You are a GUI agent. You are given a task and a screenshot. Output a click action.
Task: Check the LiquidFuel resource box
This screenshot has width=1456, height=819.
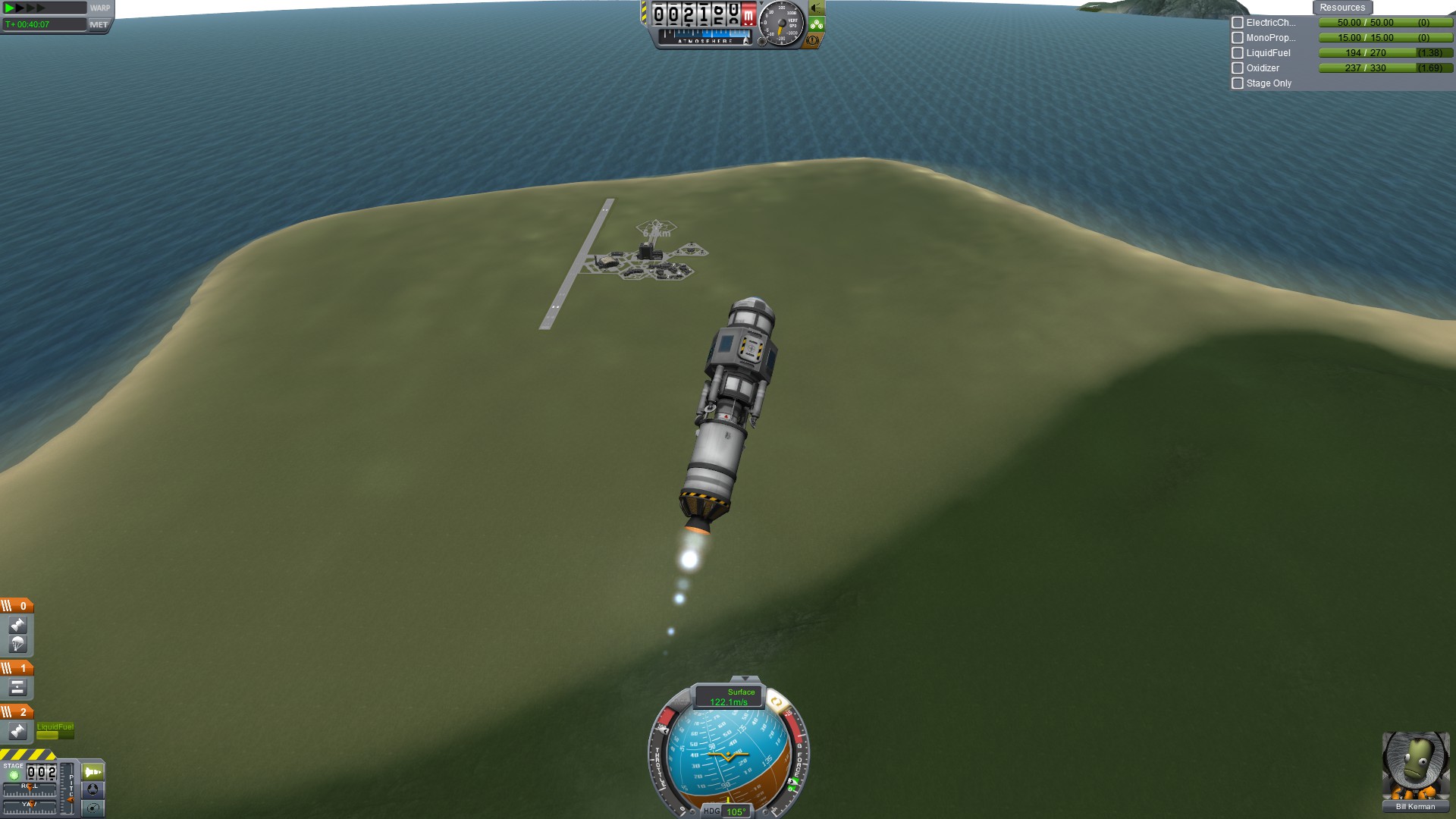(1238, 53)
